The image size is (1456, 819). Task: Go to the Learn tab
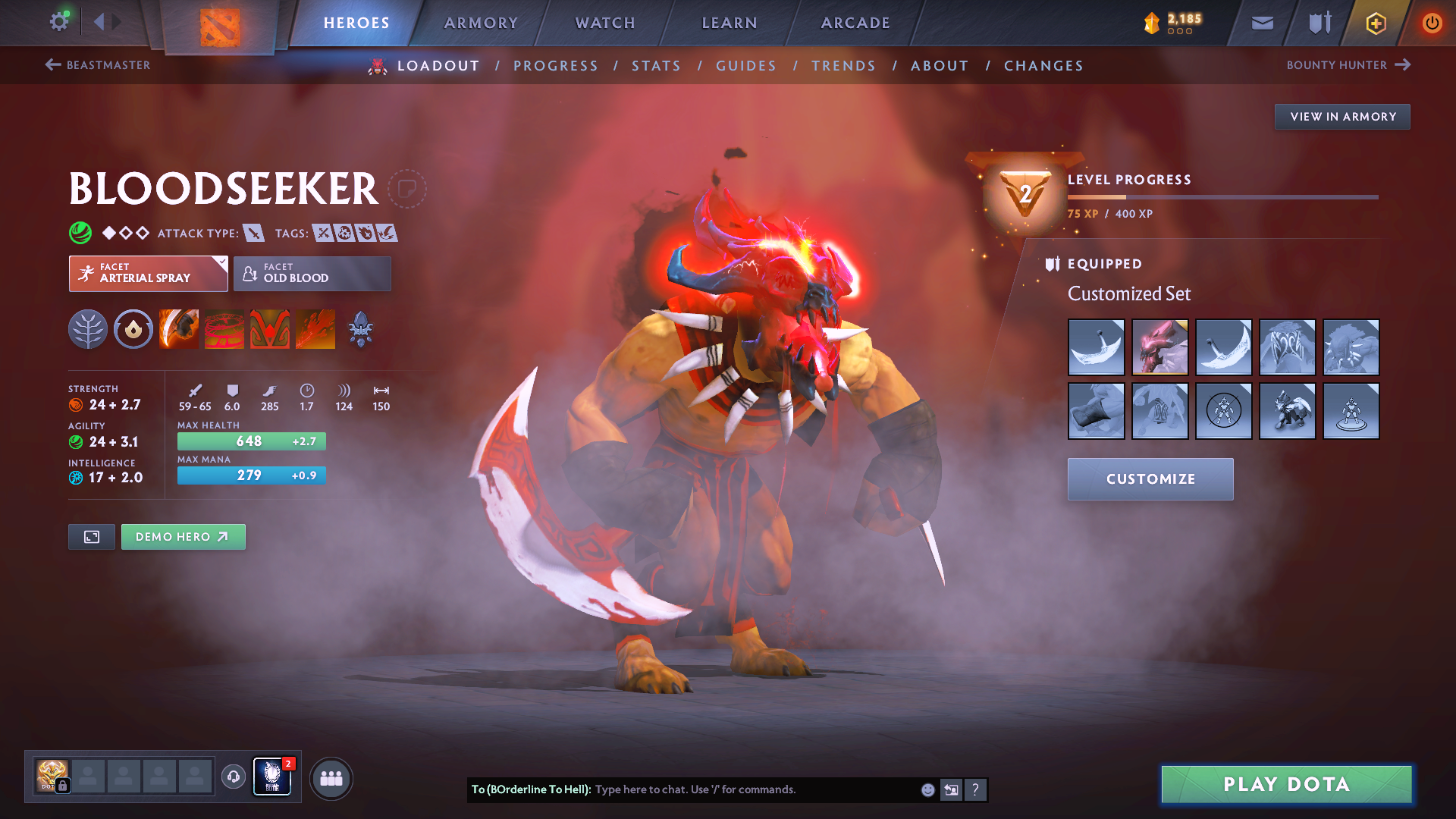730,23
